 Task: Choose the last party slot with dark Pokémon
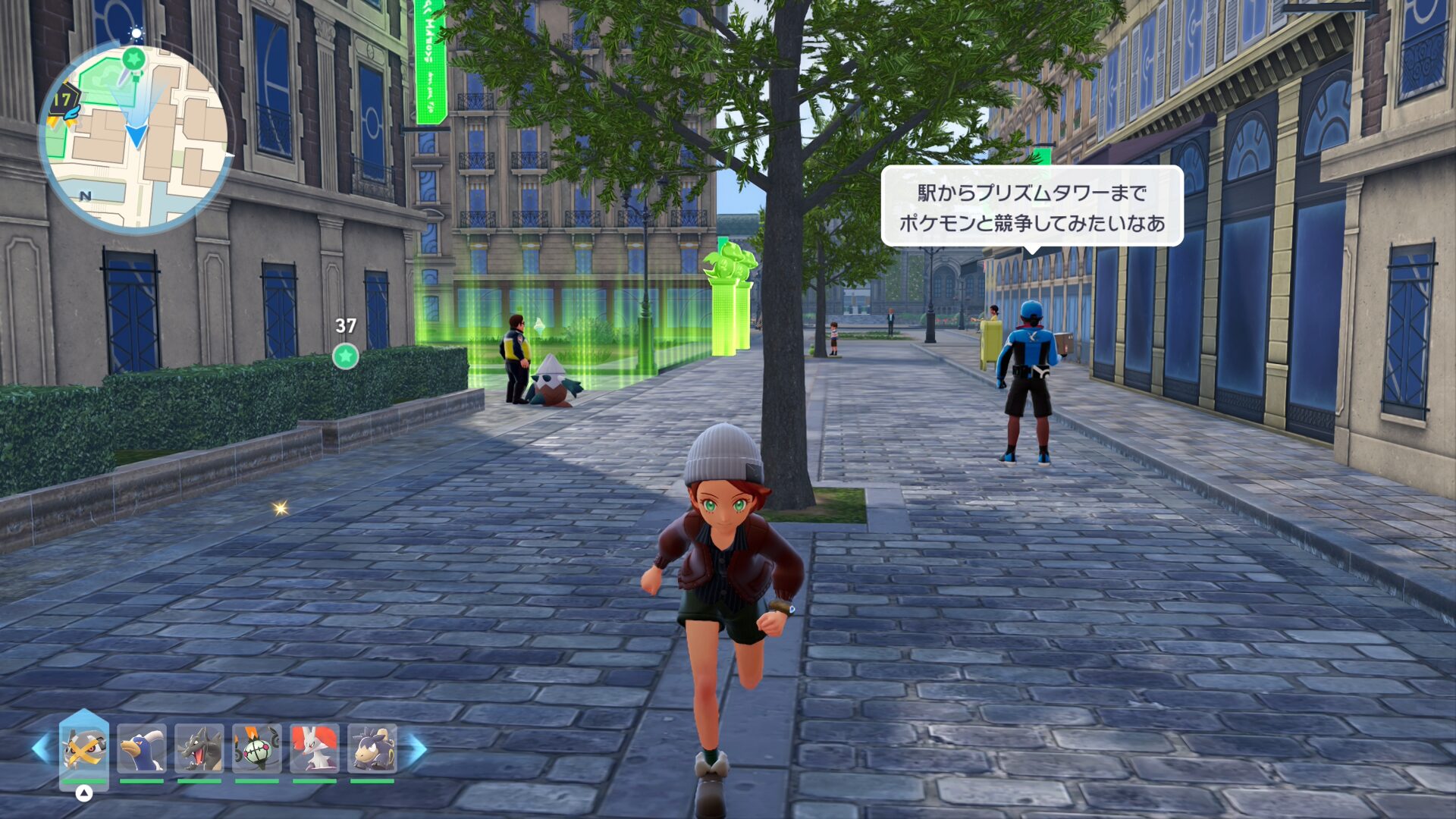[372, 748]
